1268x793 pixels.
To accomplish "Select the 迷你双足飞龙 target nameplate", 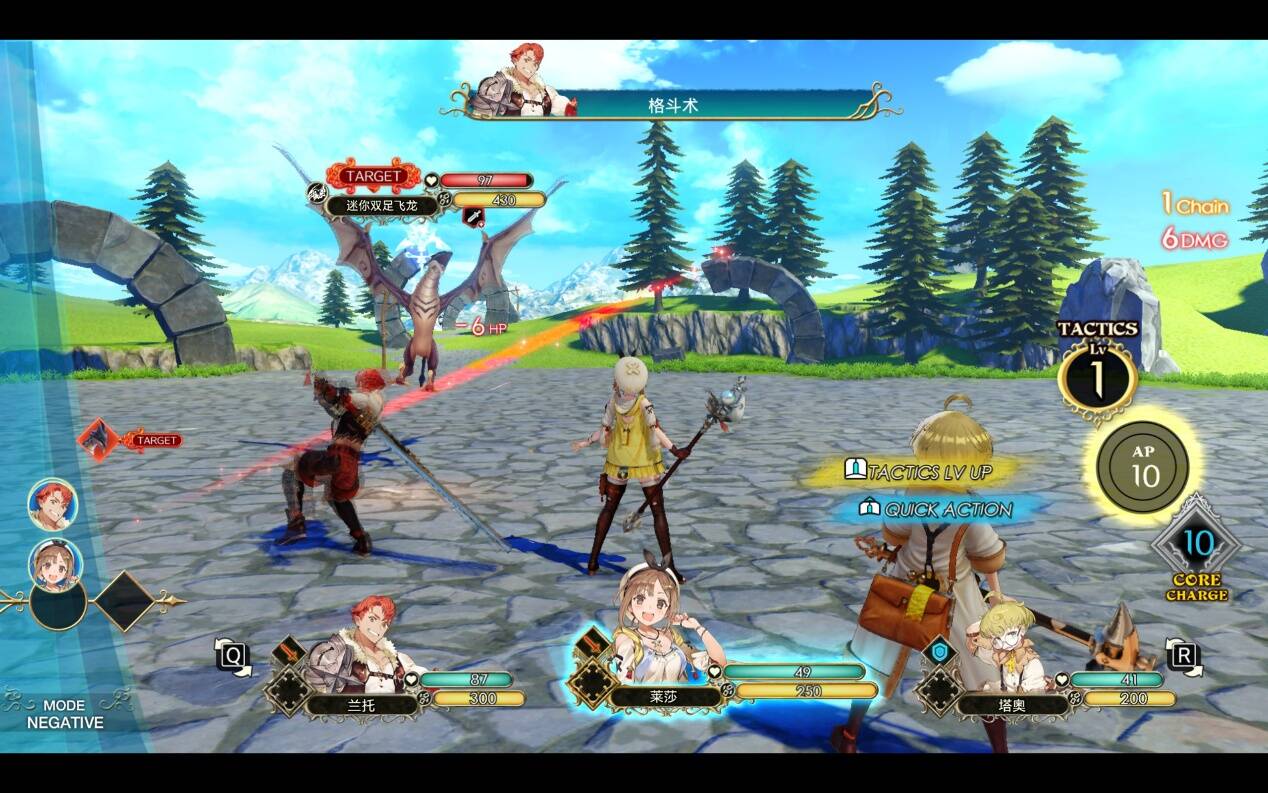I will (x=385, y=206).
